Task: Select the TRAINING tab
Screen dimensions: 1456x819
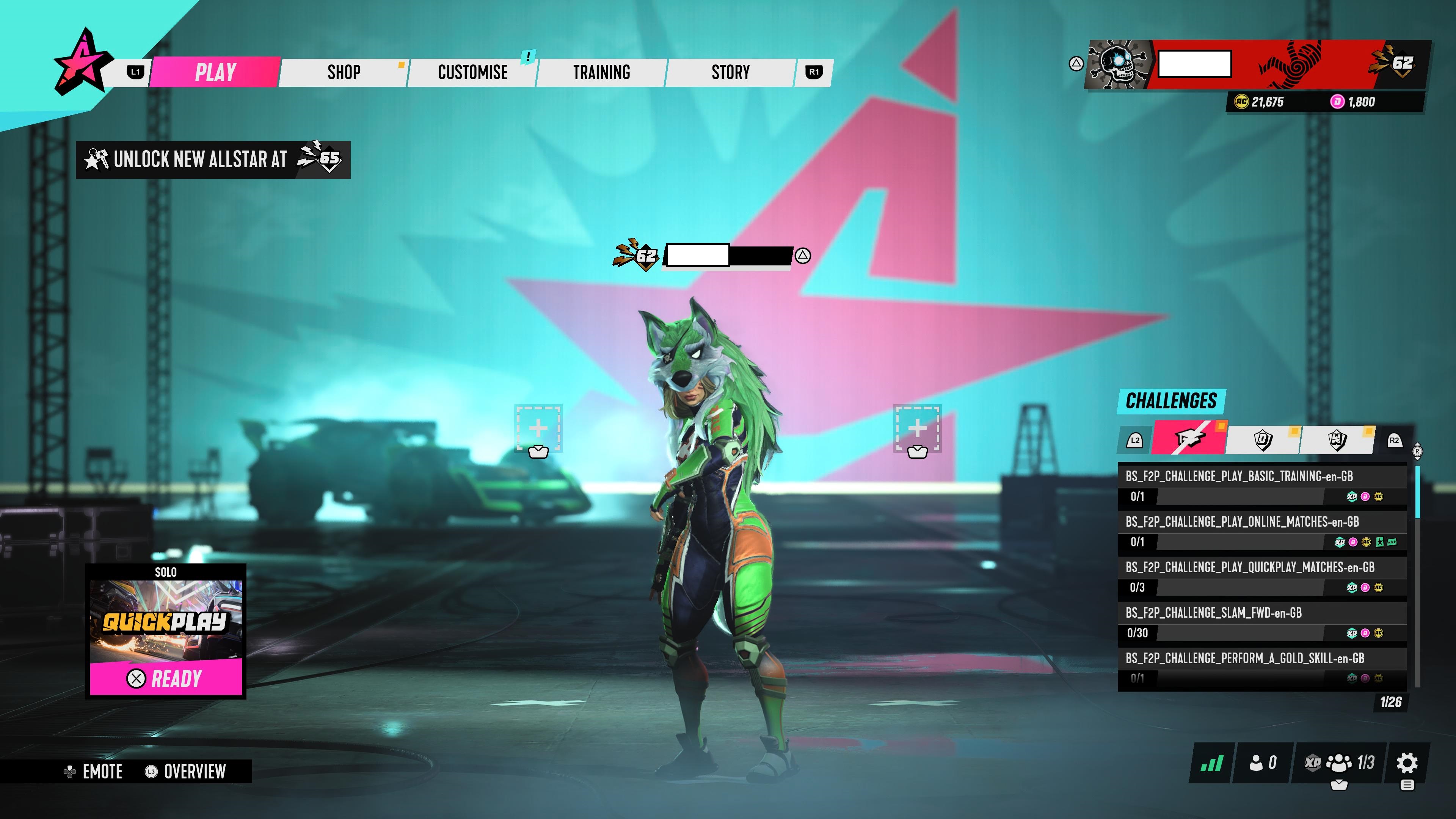Action: [x=601, y=72]
